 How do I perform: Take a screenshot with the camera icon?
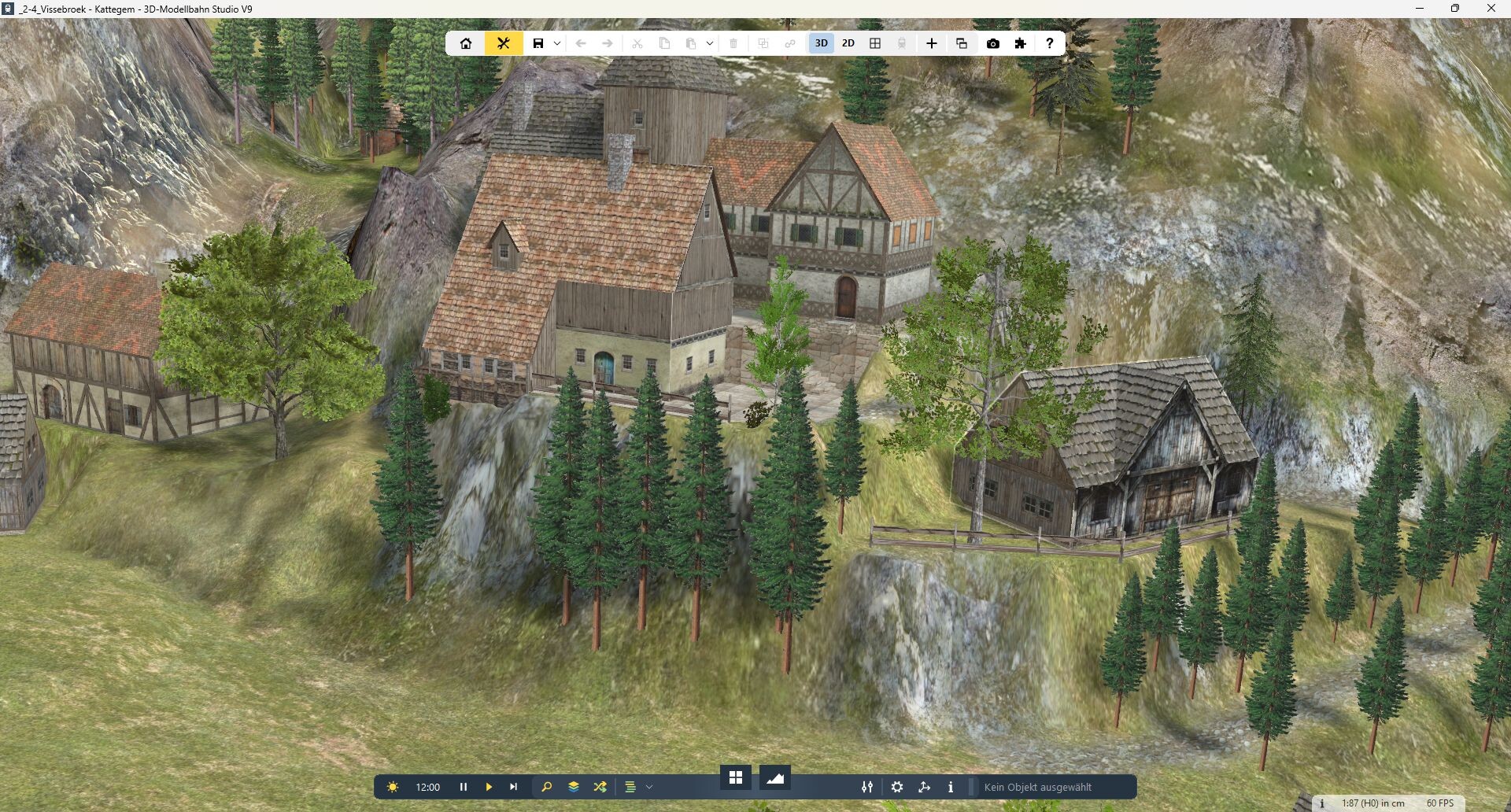993,43
